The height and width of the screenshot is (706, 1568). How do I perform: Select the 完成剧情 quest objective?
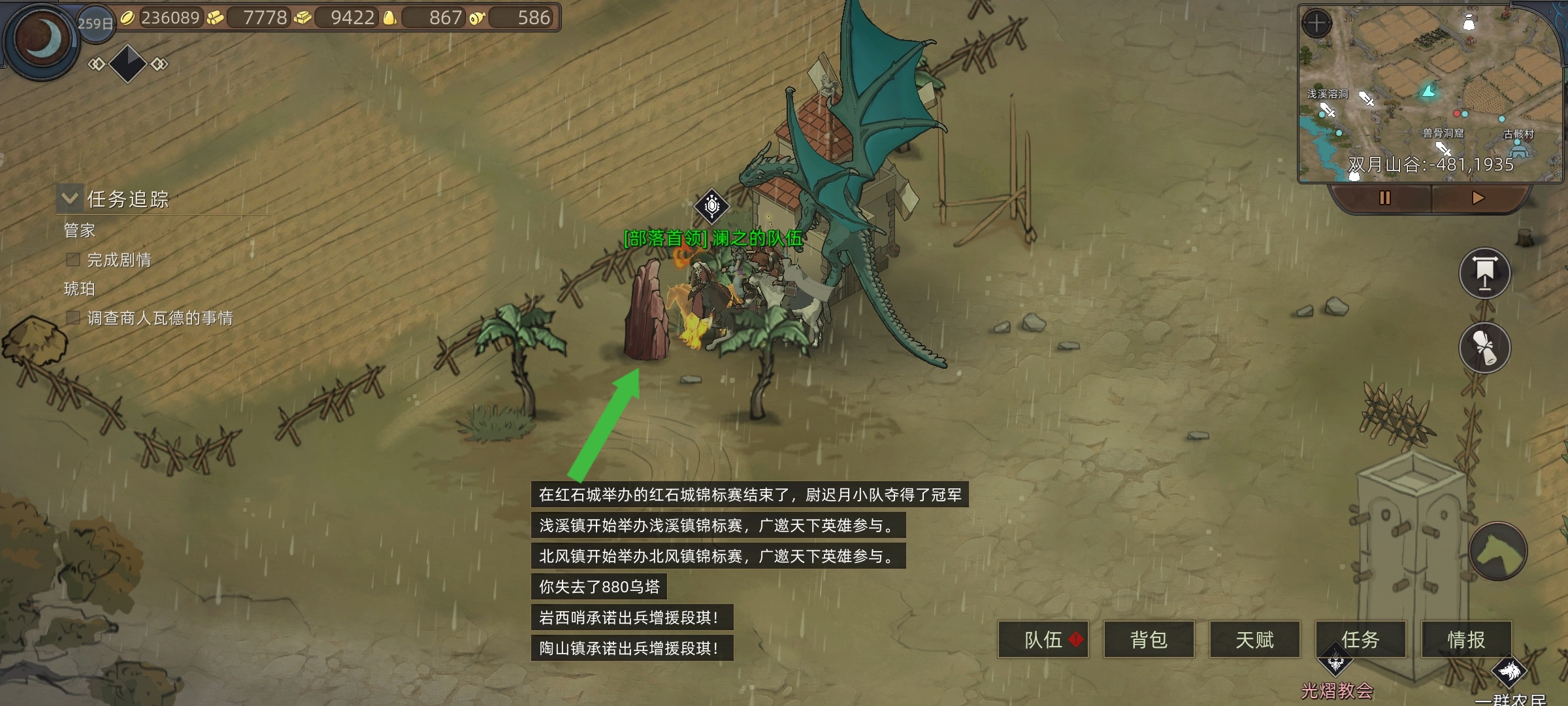(119, 260)
